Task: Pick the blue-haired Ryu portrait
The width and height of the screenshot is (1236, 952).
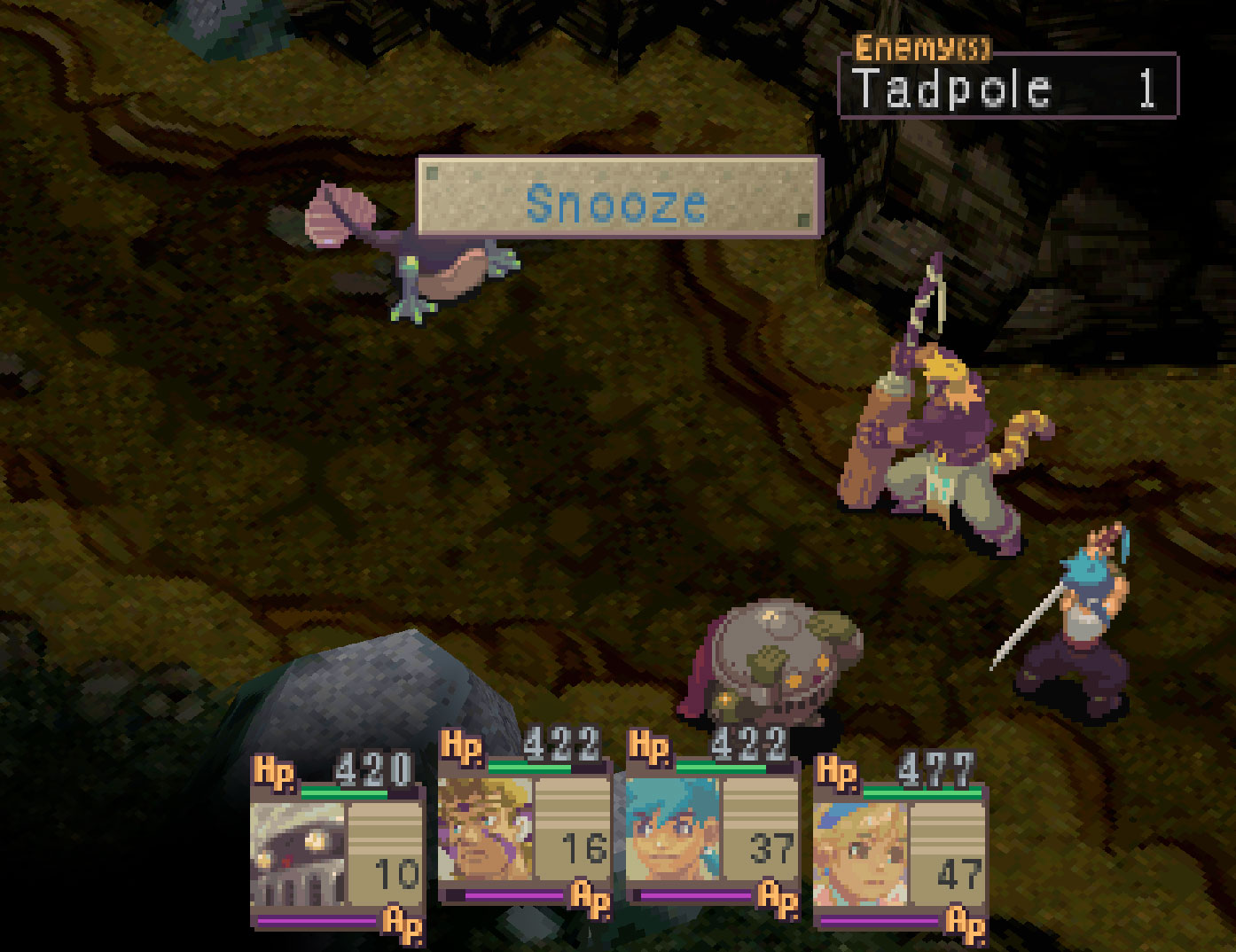Action: (x=673, y=830)
